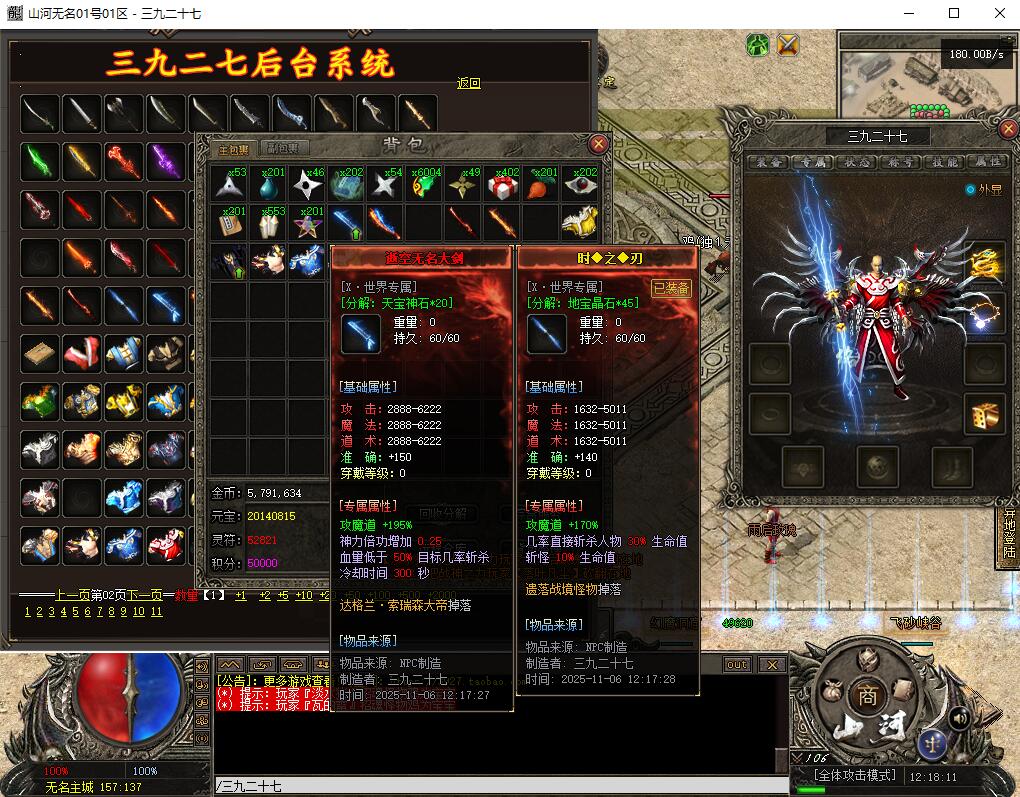Click the 返回 link in the backend panel
This screenshot has width=1020, height=797.
468,83
